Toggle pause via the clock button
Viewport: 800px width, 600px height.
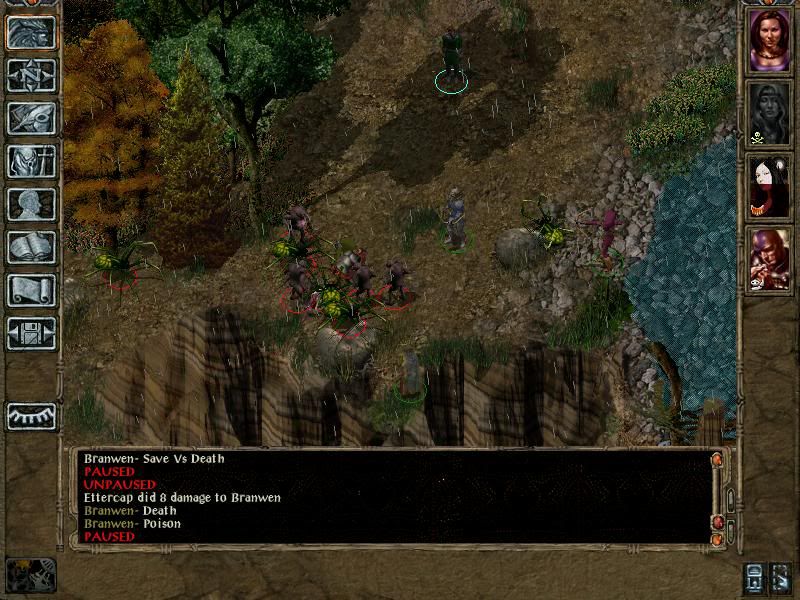click(30, 574)
